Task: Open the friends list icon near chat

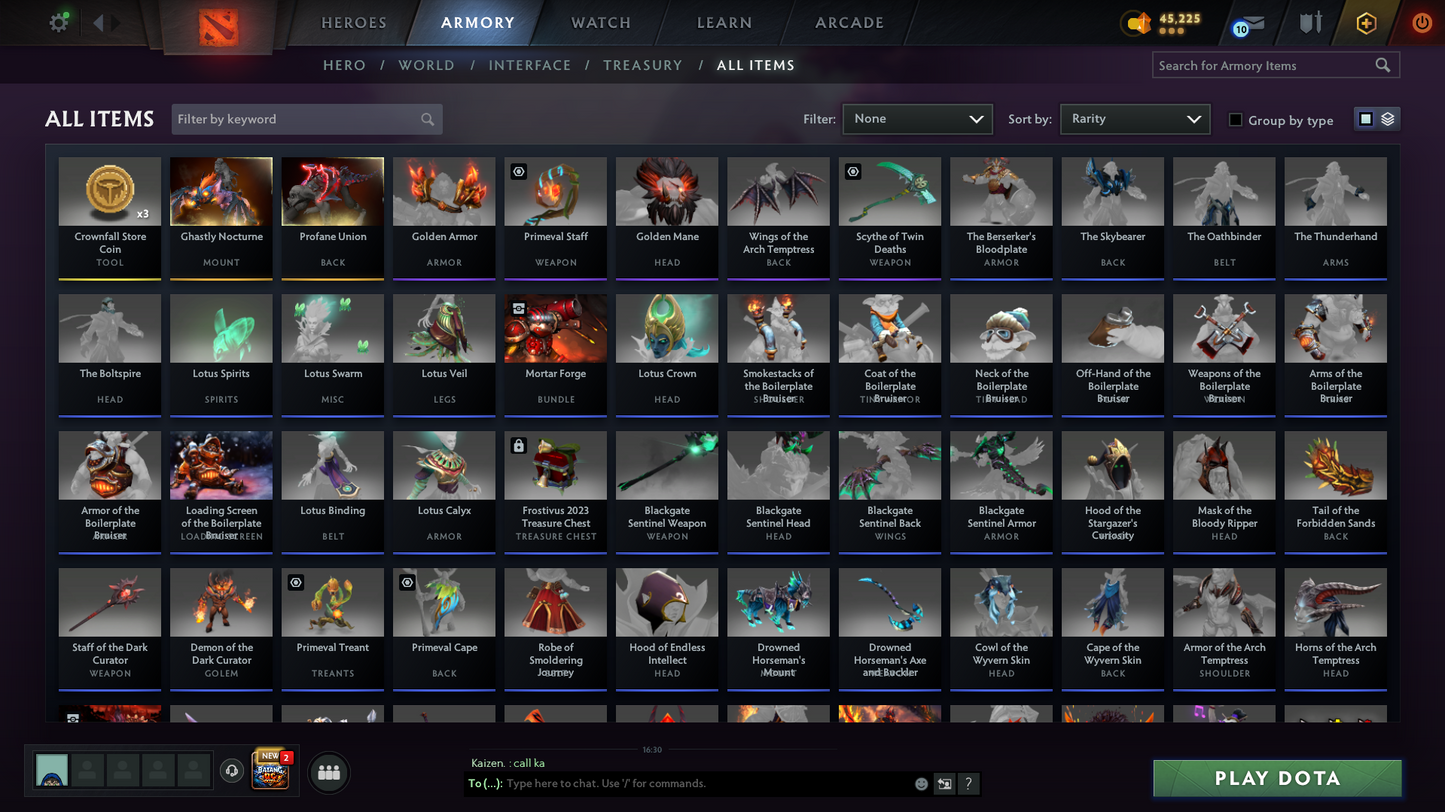Action: 329,772
